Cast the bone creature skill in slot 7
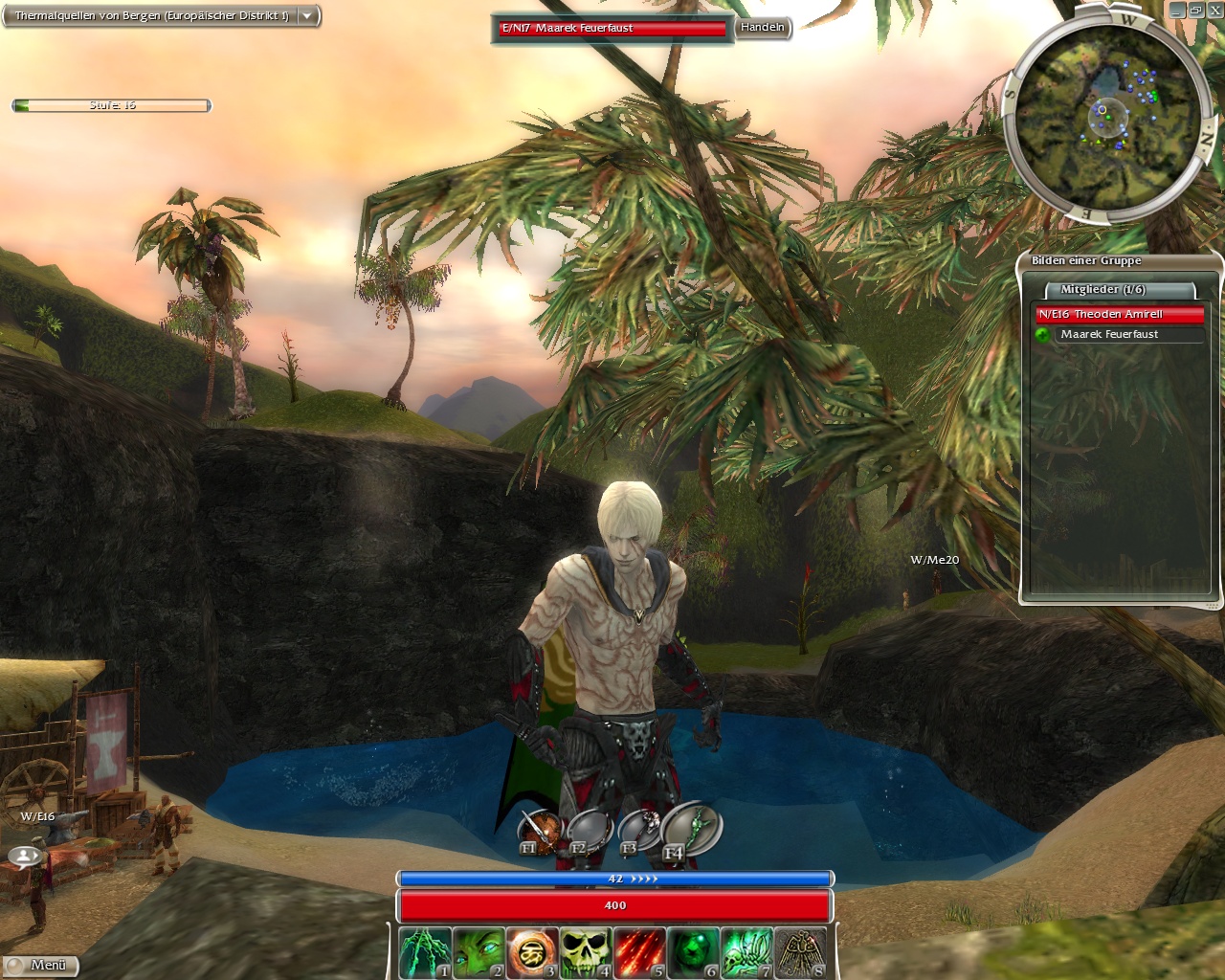 click(x=746, y=953)
